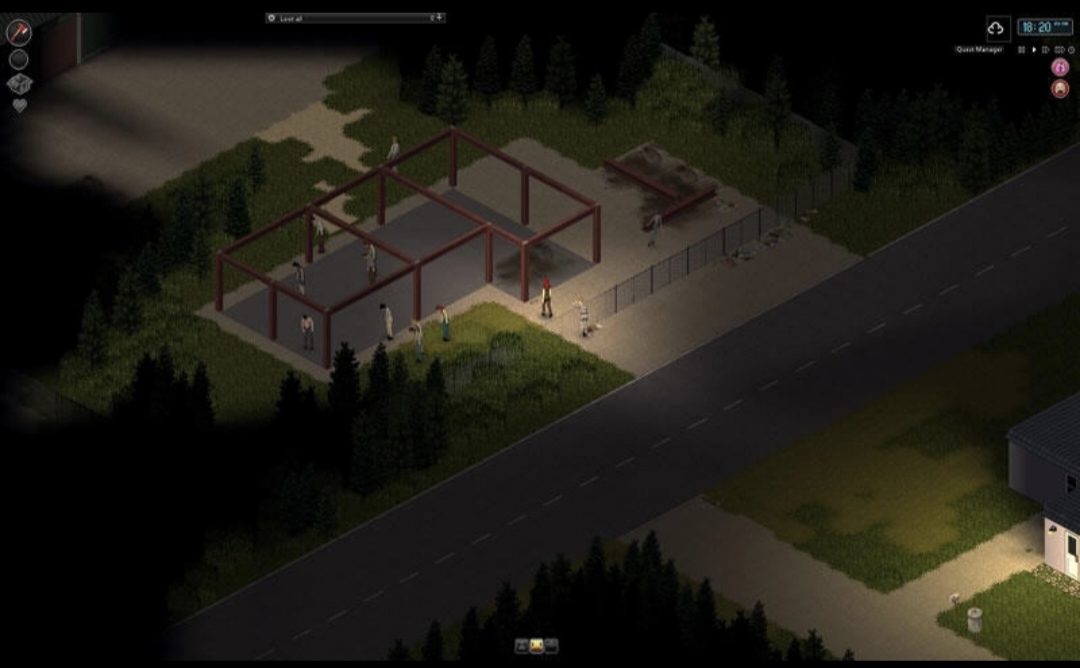The width and height of the screenshot is (1080, 668).
Task: Collapse the loot panel with arrow button
Action: pos(440,18)
